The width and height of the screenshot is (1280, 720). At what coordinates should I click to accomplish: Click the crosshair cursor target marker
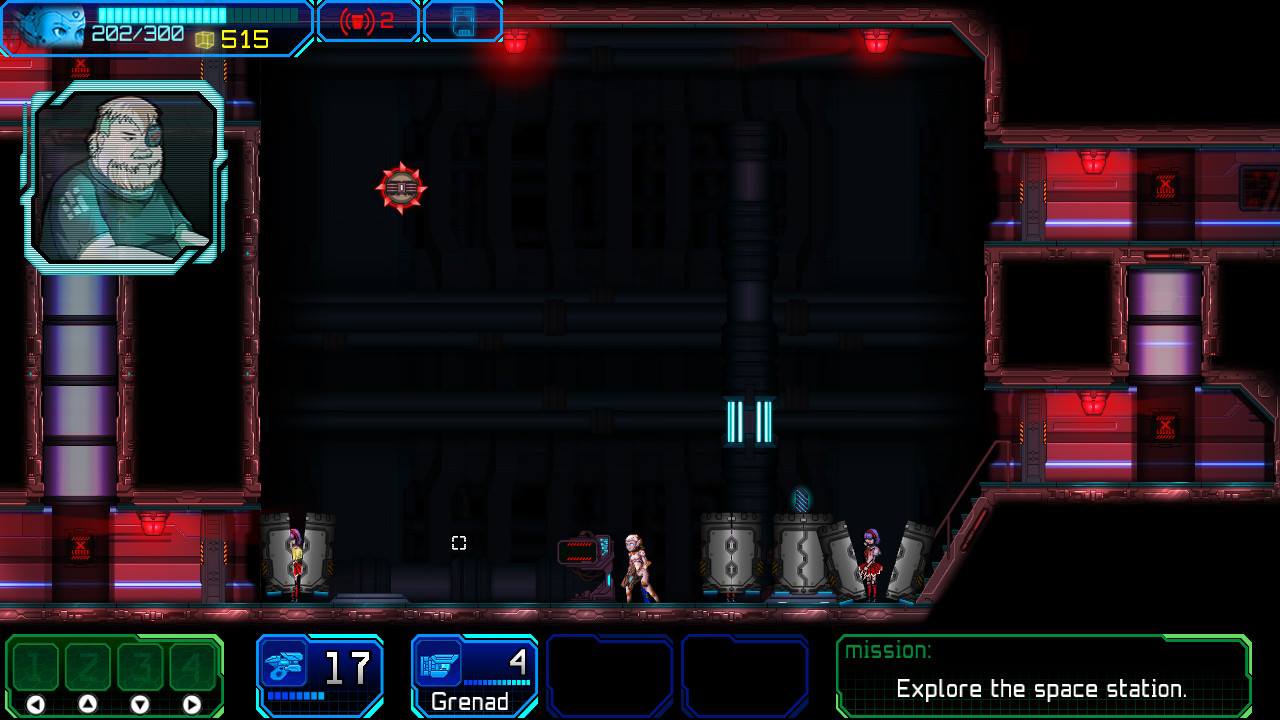click(x=459, y=543)
